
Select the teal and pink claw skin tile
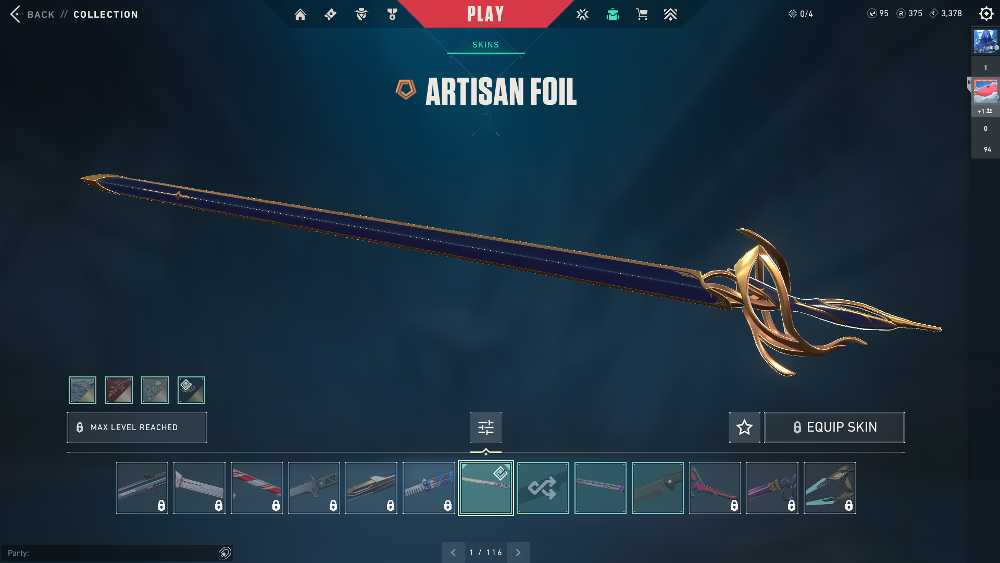[x=830, y=488]
